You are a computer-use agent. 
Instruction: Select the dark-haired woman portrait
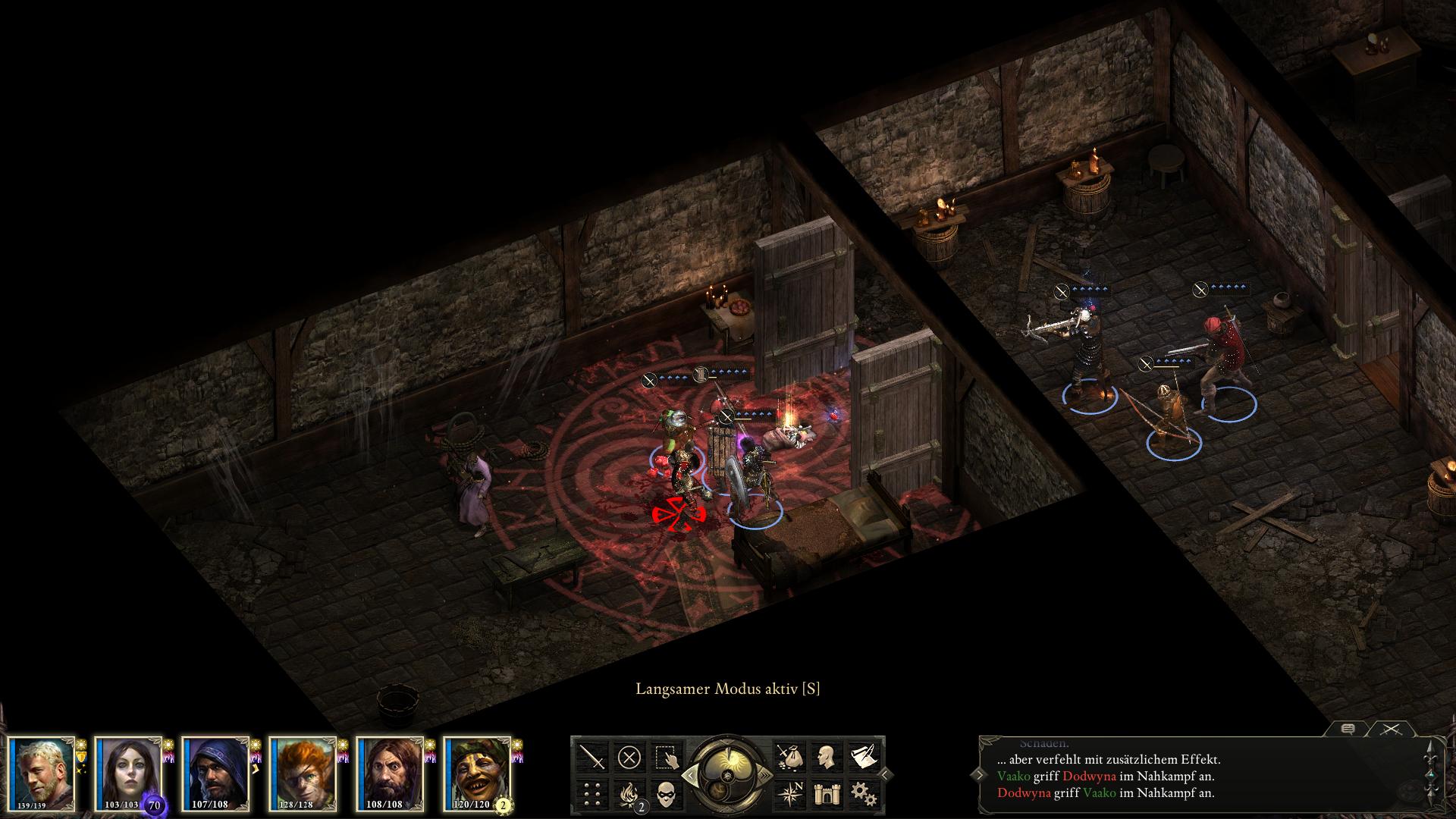130,773
